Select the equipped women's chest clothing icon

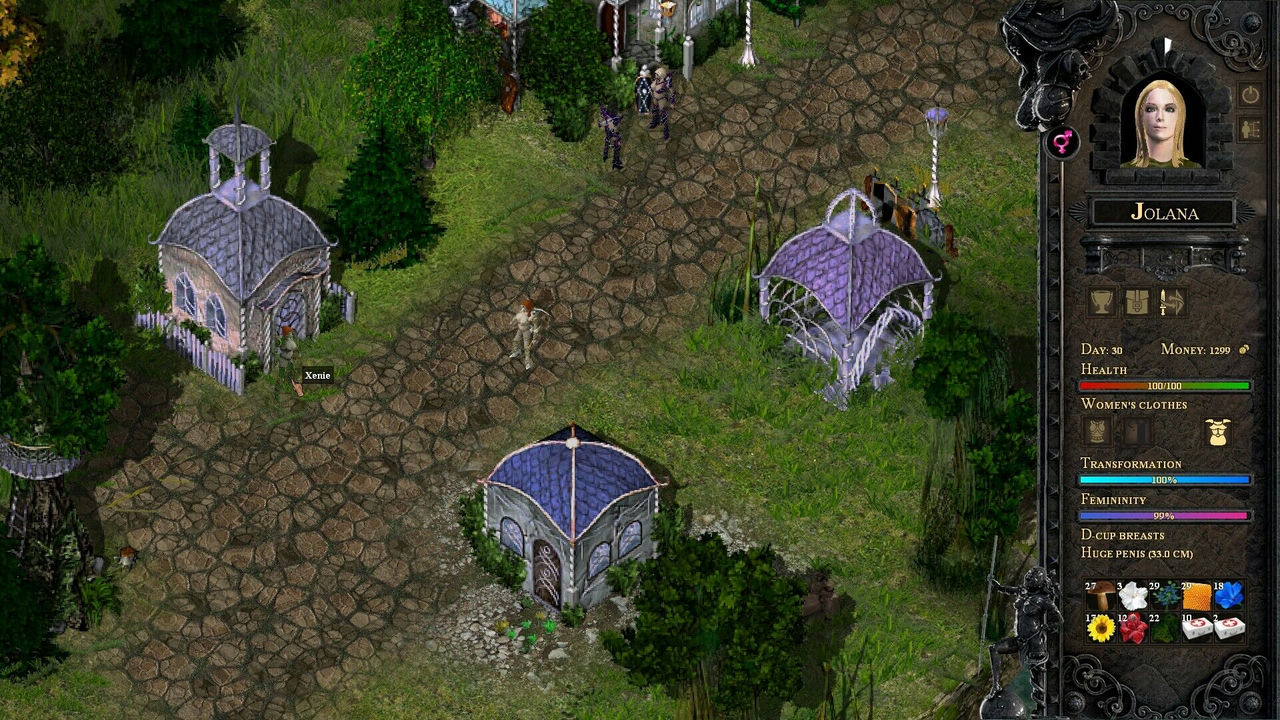[x=1219, y=431]
